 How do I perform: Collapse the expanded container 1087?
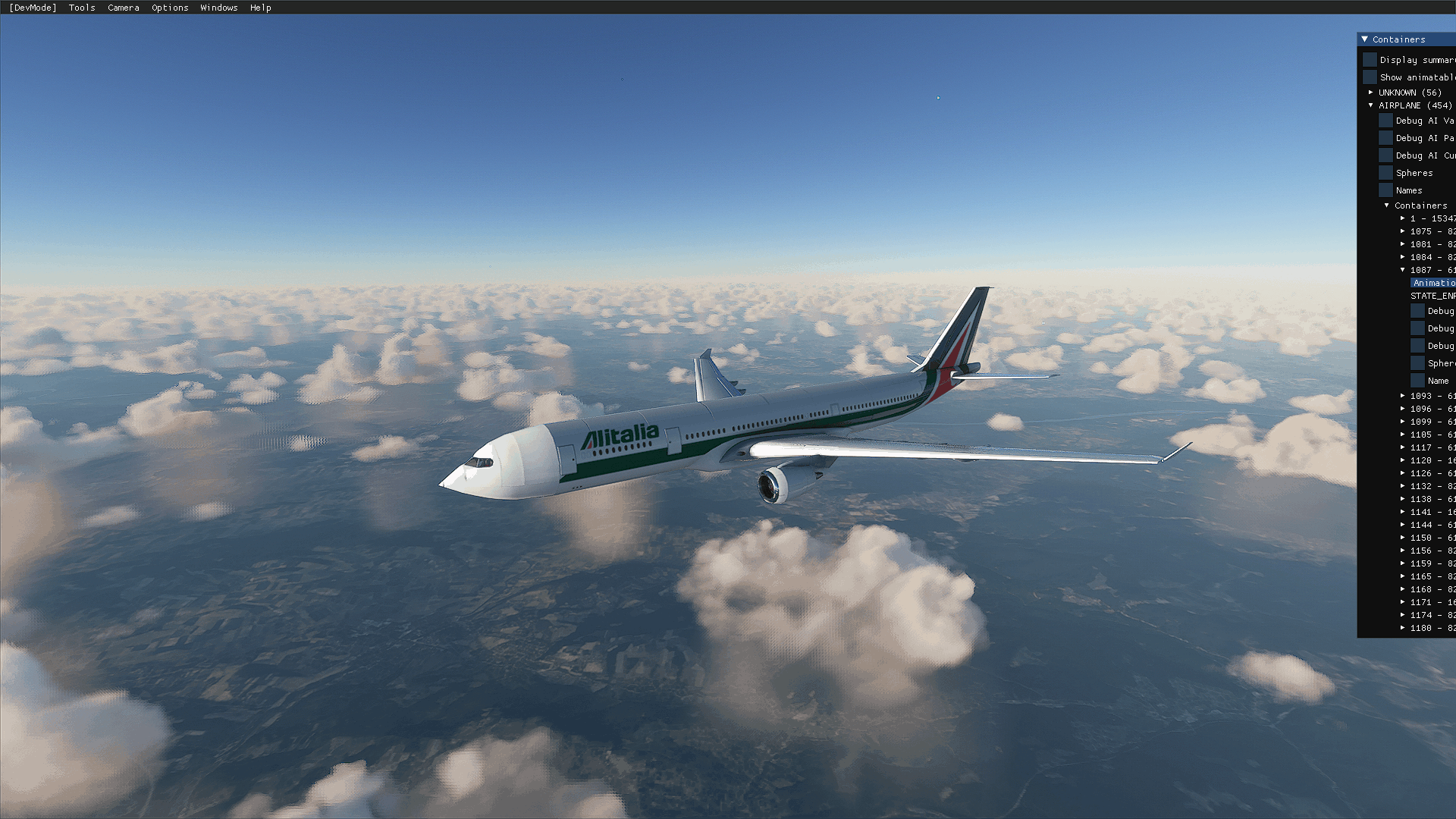coord(1403,270)
